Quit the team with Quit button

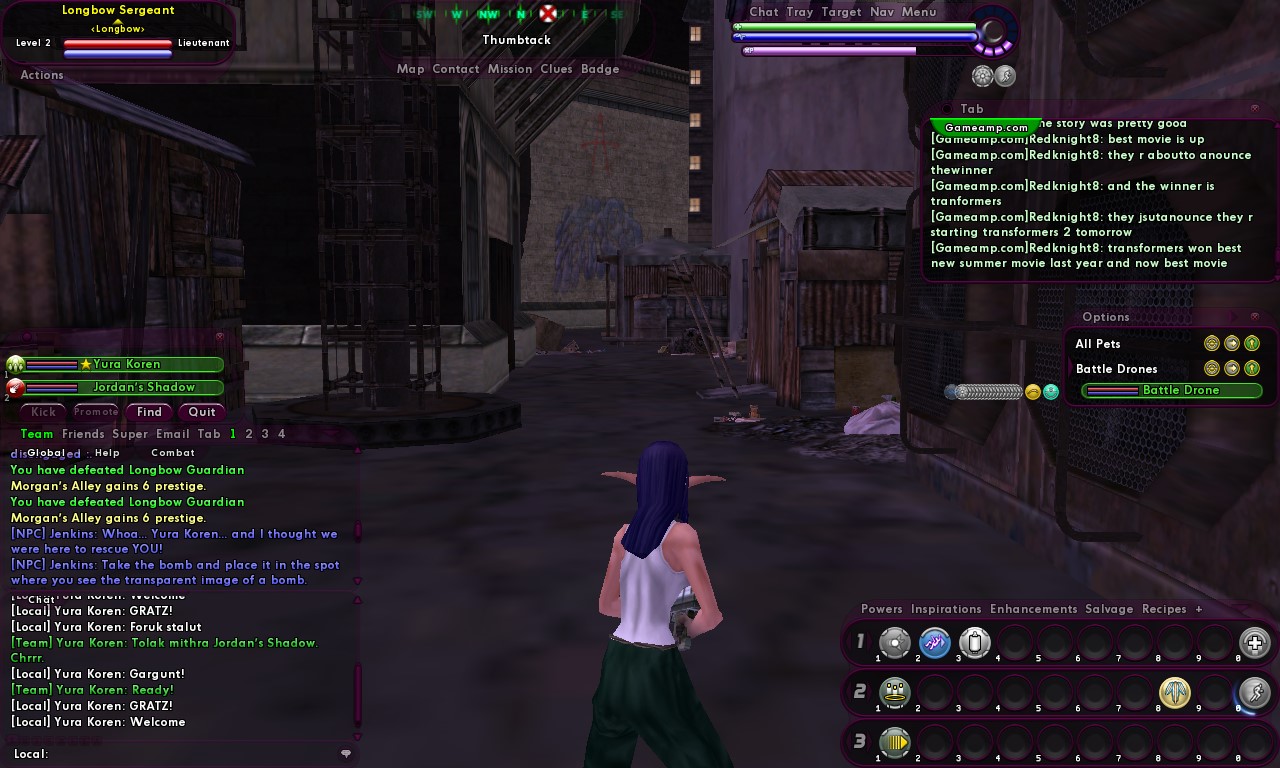pyautogui.click(x=202, y=412)
